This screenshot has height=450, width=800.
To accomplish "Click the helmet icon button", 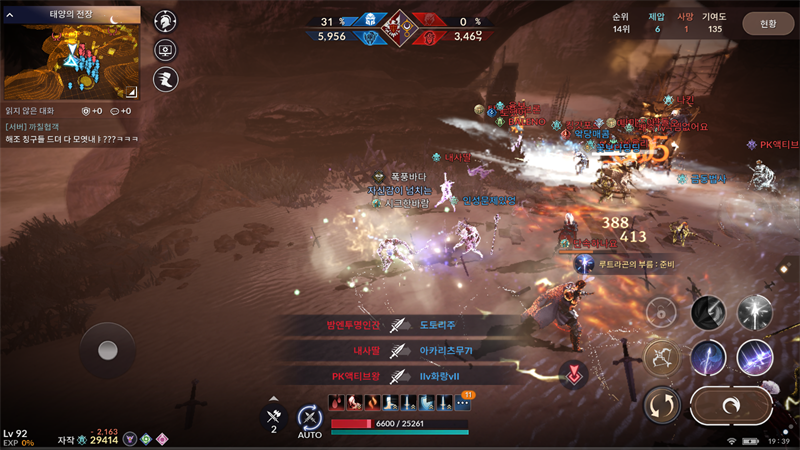I will (165, 21).
